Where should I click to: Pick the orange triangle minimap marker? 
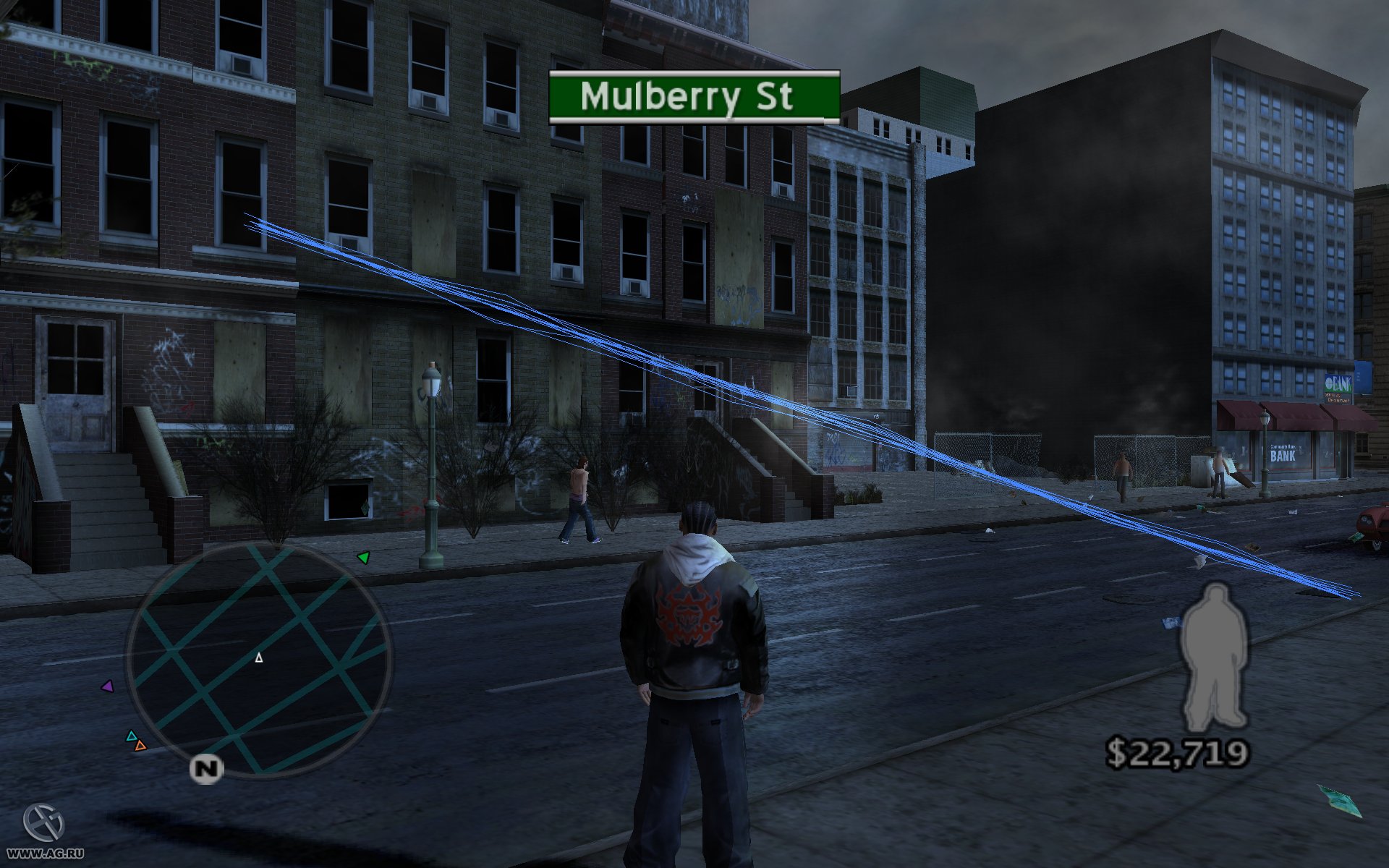point(140,745)
